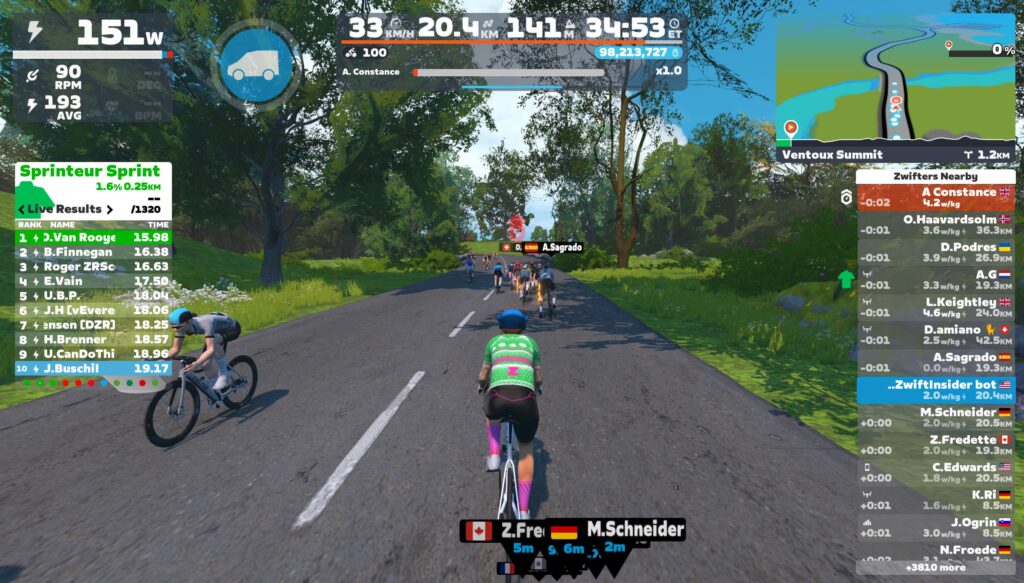Choose A Constance in Zwifters Nearby list

pos(935,197)
